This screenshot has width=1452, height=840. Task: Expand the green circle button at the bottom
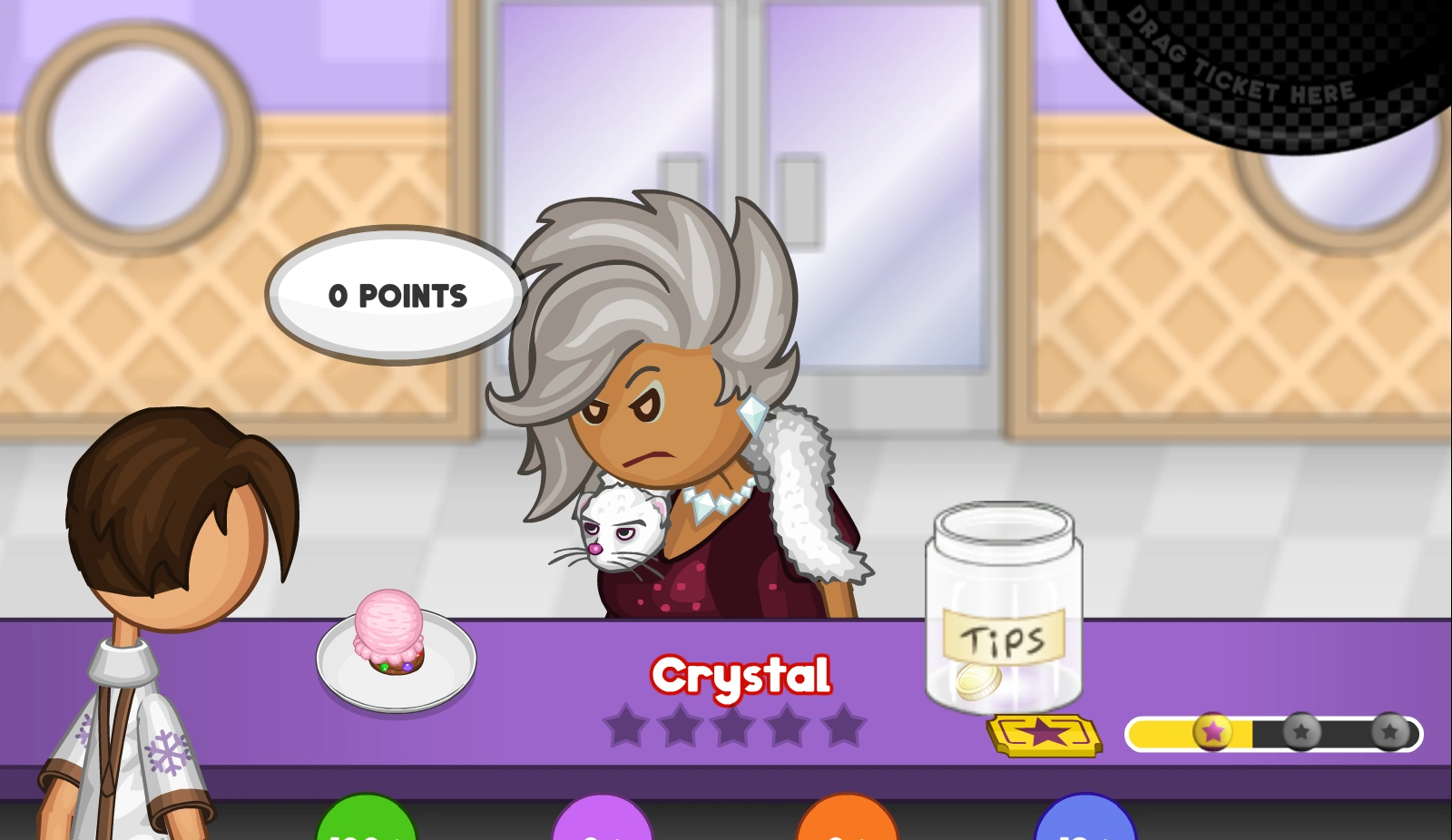(x=365, y=825)
